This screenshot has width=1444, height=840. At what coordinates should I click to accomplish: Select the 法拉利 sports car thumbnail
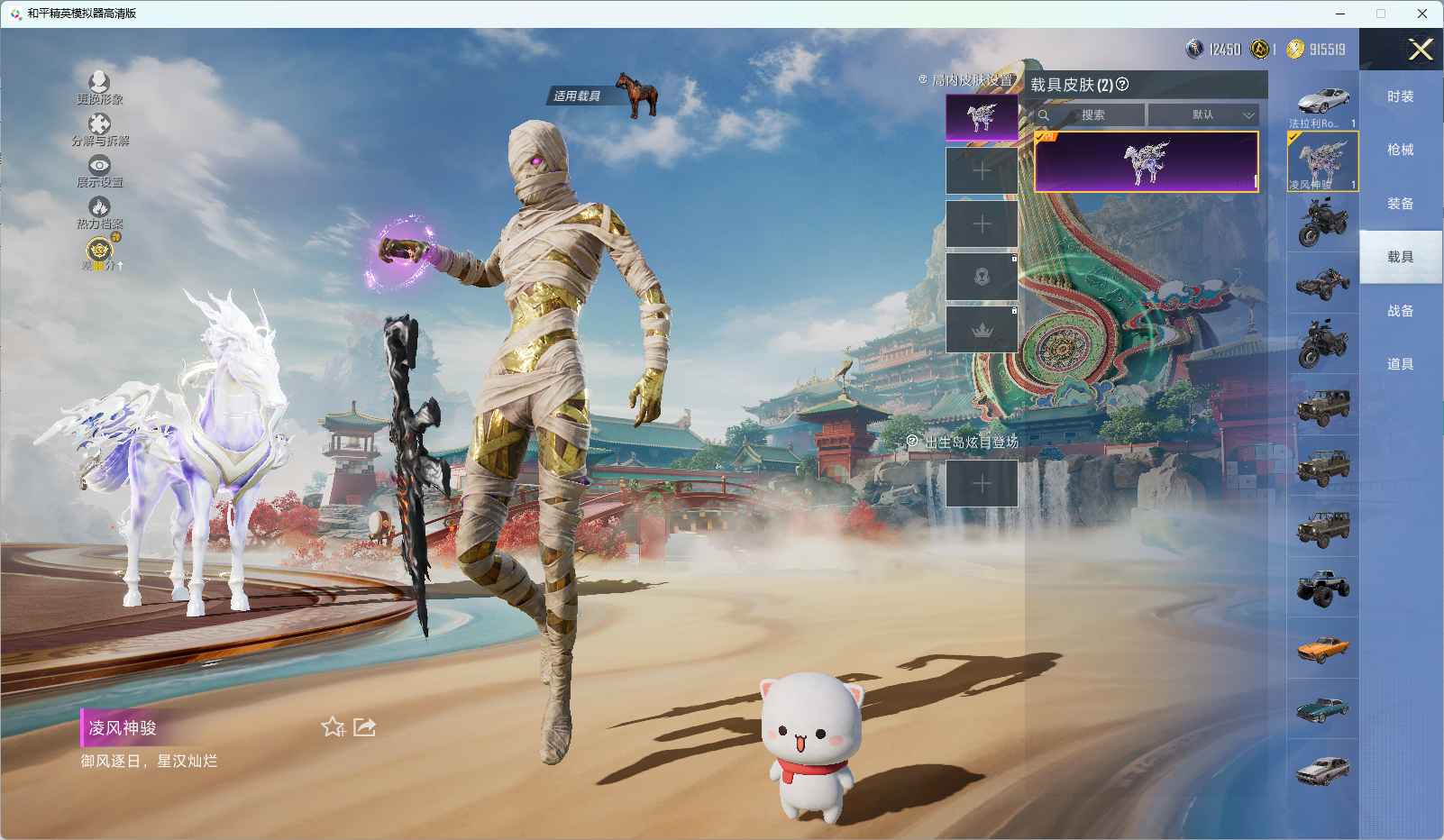pyautogui.click(x=1322, y=104)
